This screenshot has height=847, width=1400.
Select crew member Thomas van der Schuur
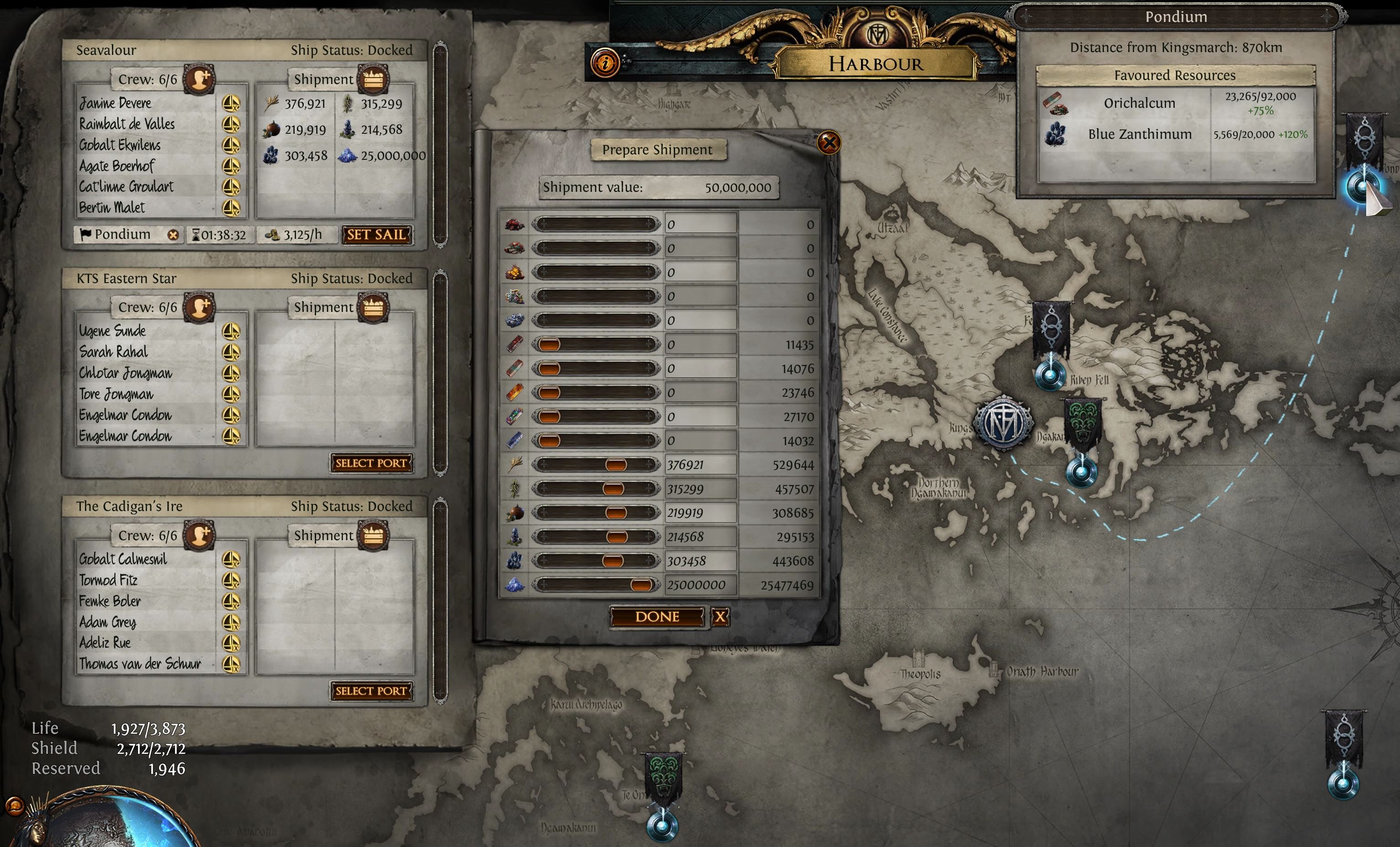[x=140, y=664]
